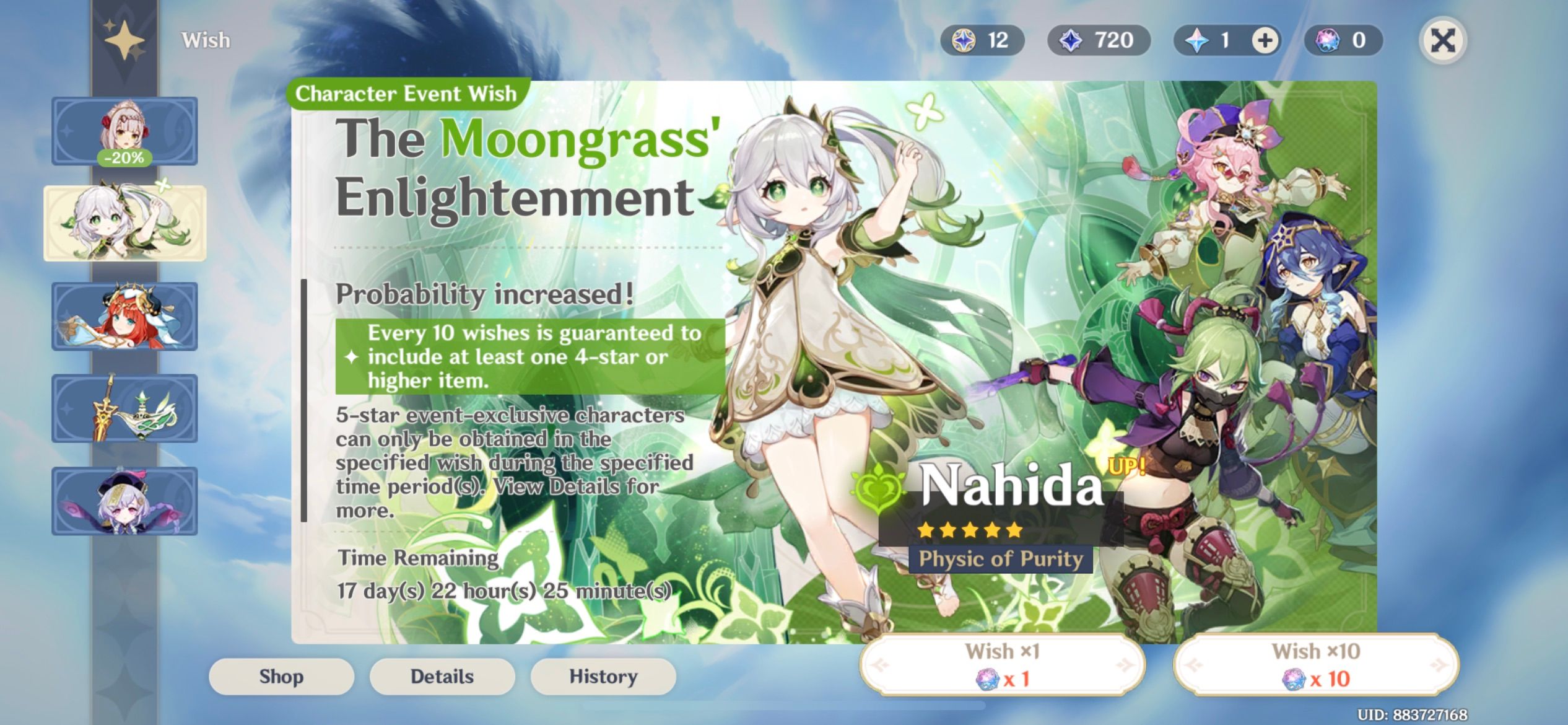Open the Details page for this banner
Image resolution: width=1568 pixels, height=725 pixels.
(442, 676)
